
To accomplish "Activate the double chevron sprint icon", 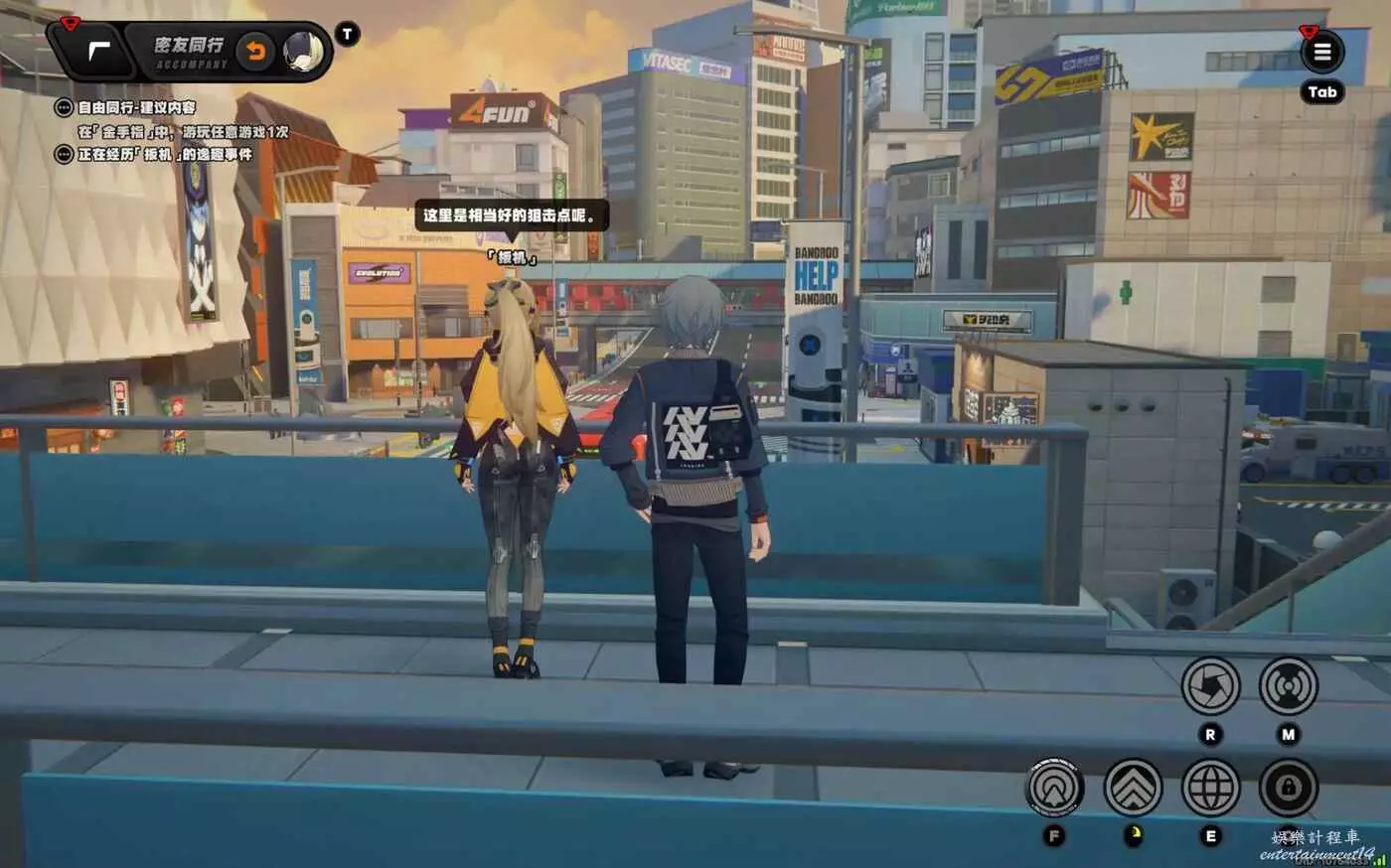I will point(1133,789).
